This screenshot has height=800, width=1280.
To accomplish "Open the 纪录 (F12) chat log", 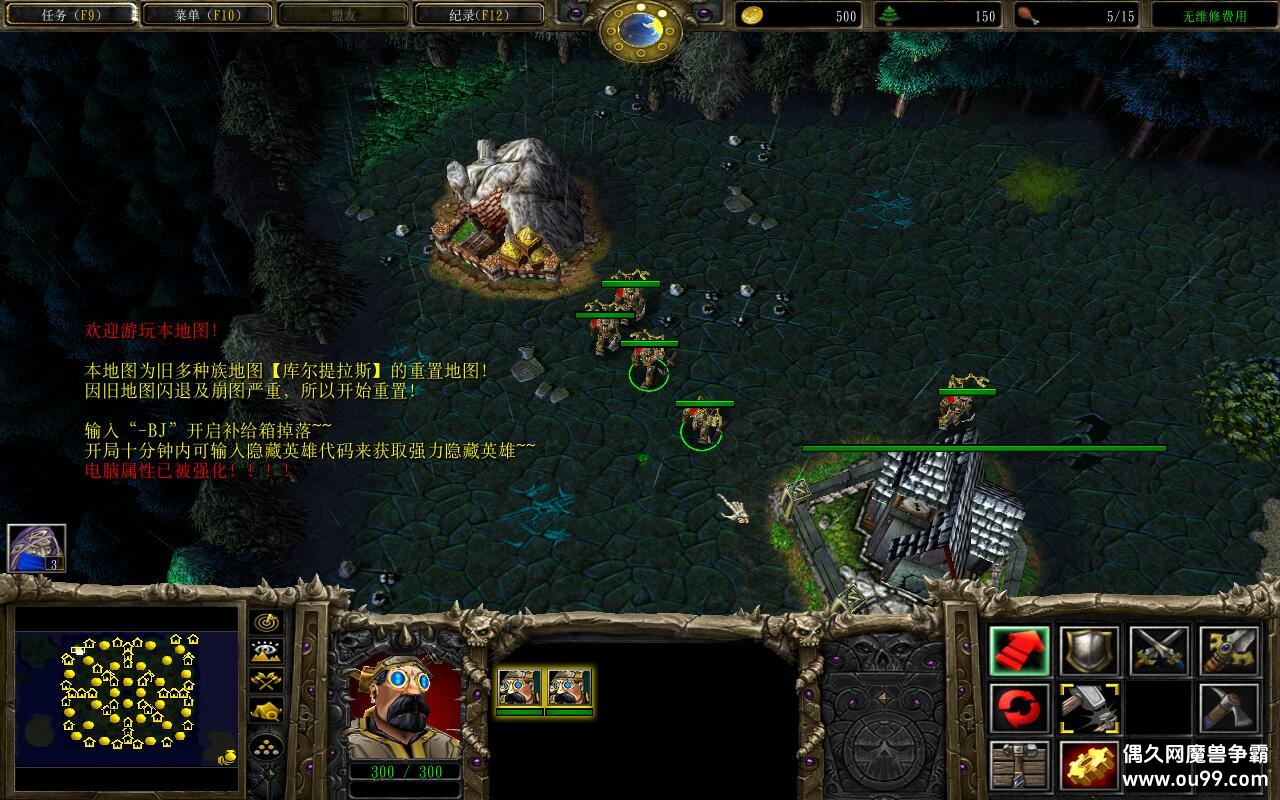I will (x=478, y=15).
